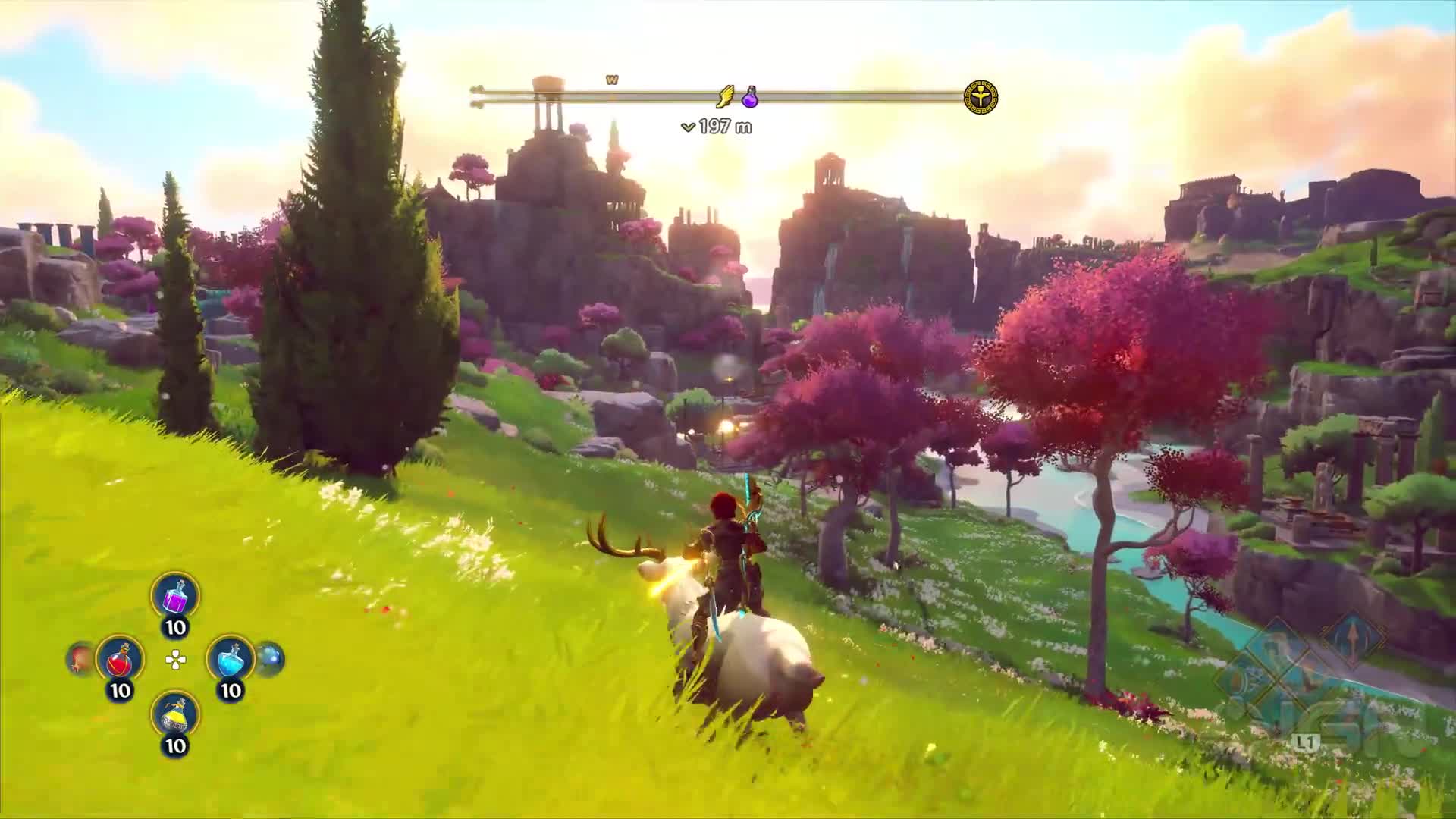Click the faded red icon beside the health potion

coord(79,658)
